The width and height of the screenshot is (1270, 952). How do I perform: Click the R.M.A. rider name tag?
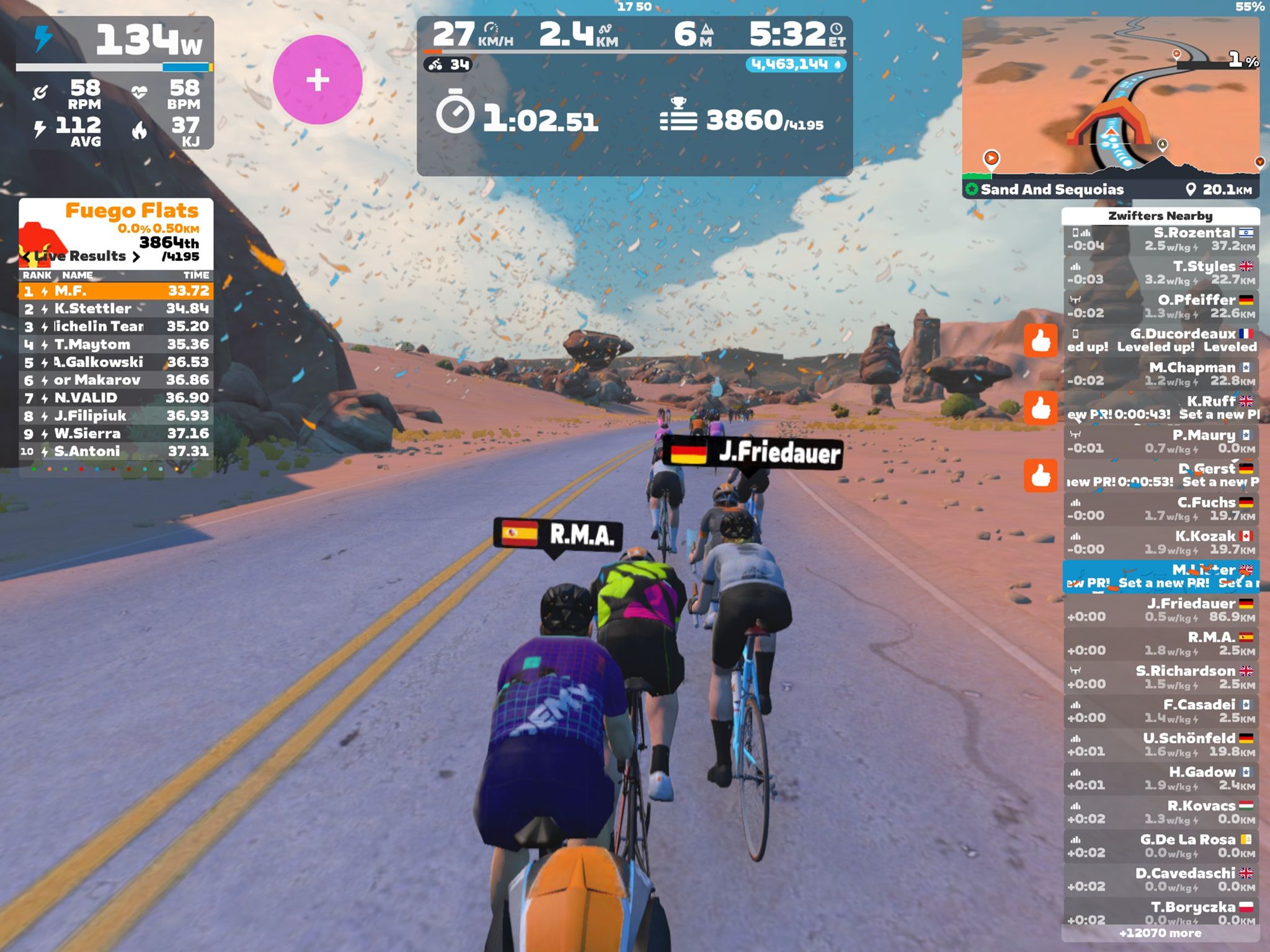(x=556, y=534)
